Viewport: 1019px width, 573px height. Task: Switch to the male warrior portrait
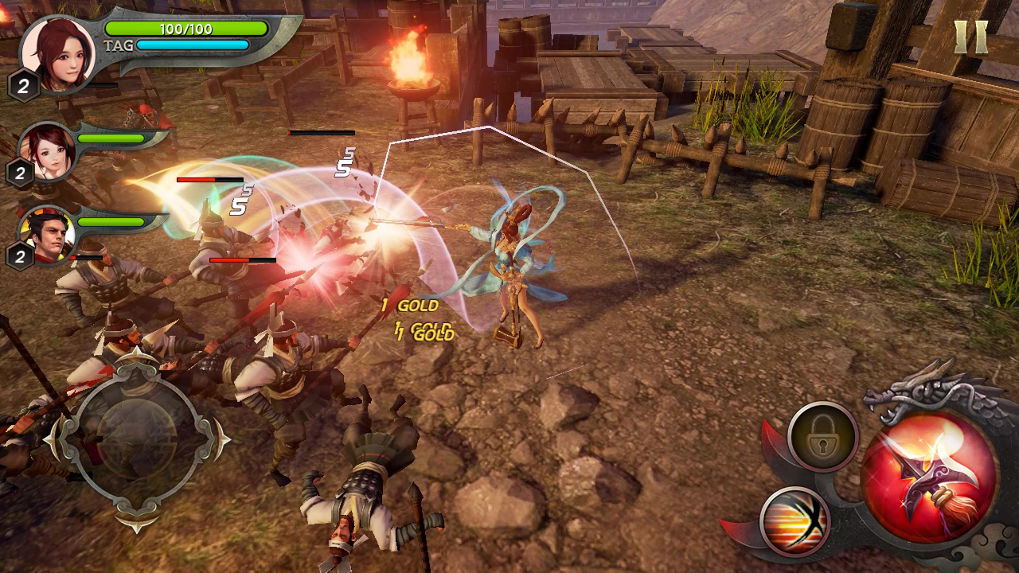[x=48, y=236]
